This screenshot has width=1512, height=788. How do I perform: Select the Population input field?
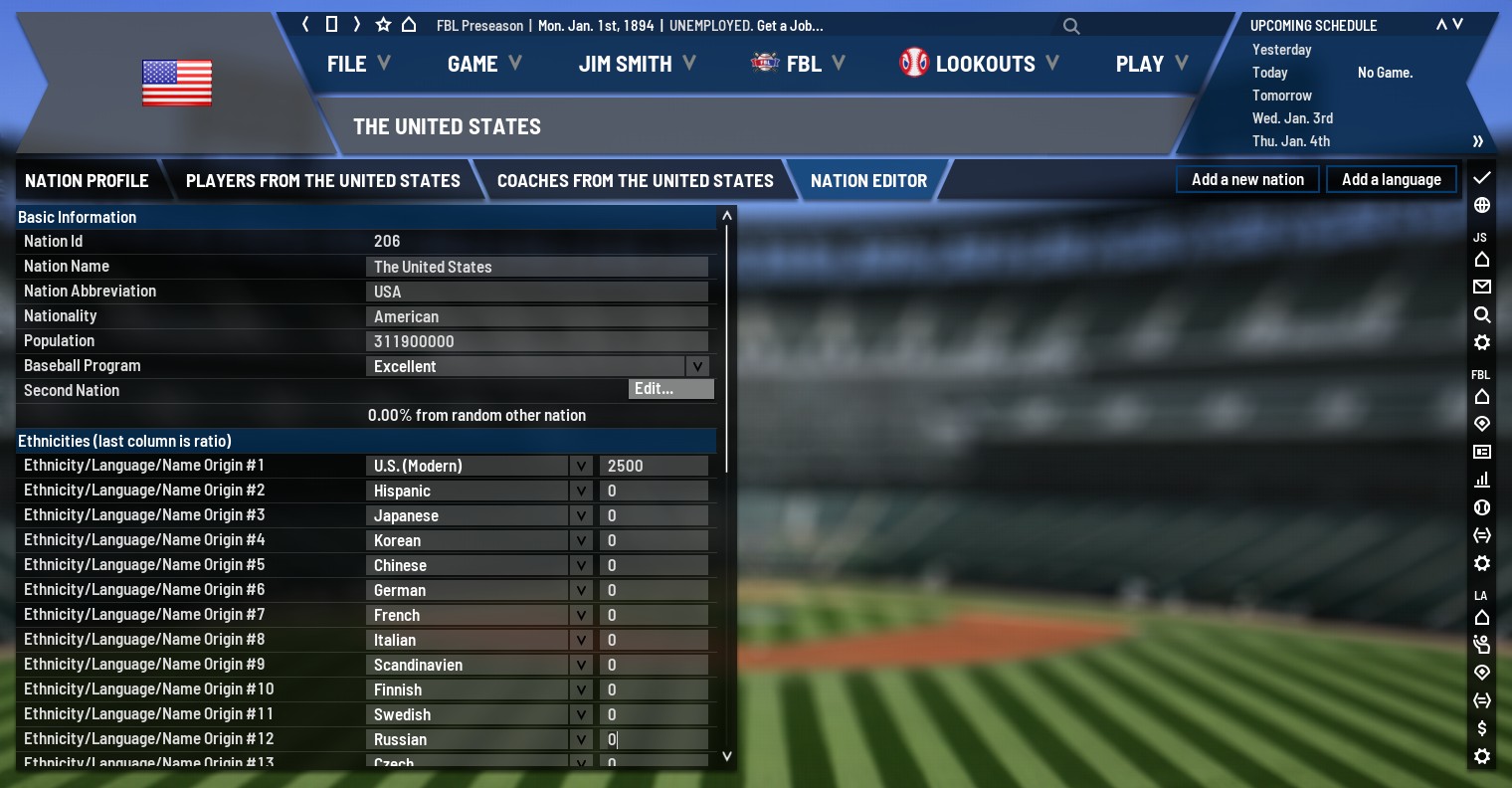[537, 341]
